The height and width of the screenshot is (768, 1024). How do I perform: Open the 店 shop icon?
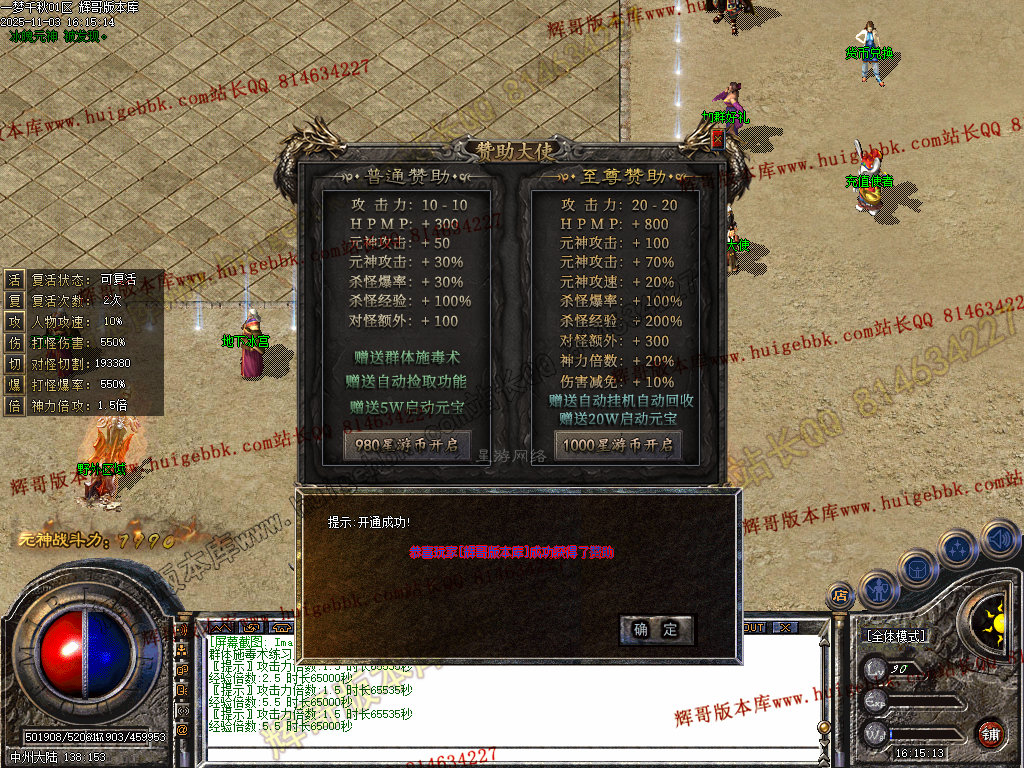click(840, 597)
